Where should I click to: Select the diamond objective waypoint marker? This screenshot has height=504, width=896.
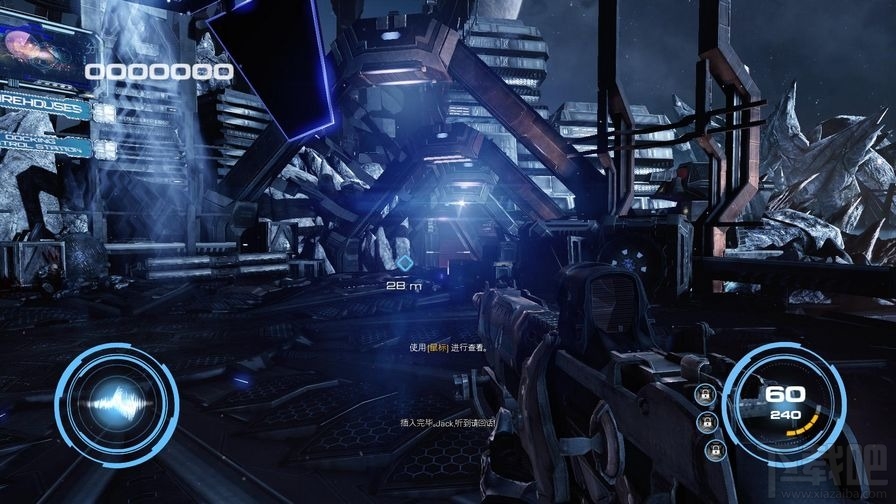point(404,264)
